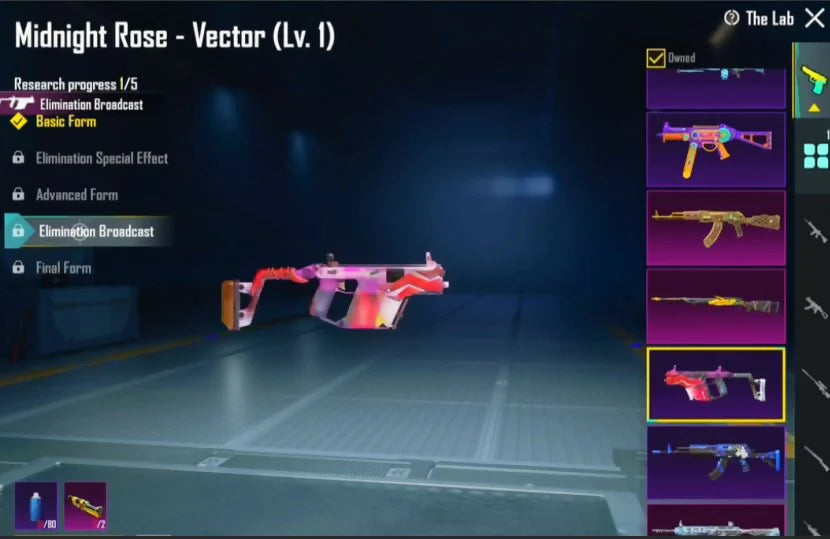Select the colorful UMP skin thumbnail

pyautogui.click(x=715, y=149)
